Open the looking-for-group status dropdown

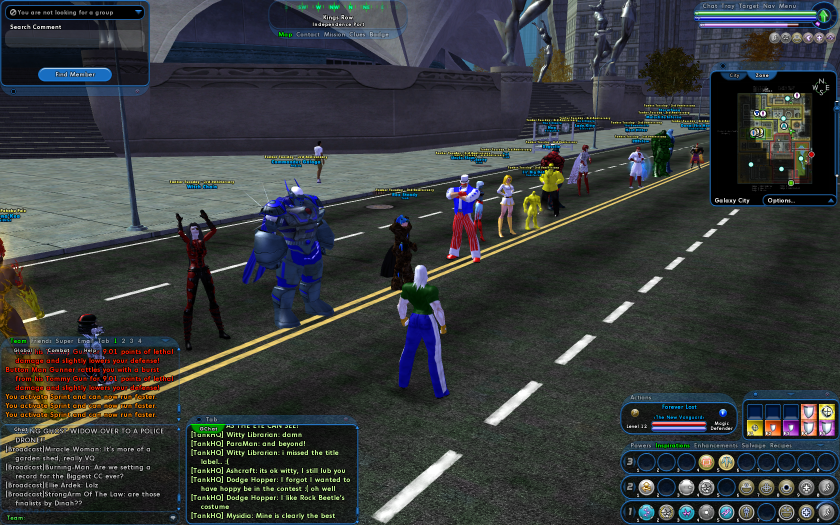tap(74, 12)
